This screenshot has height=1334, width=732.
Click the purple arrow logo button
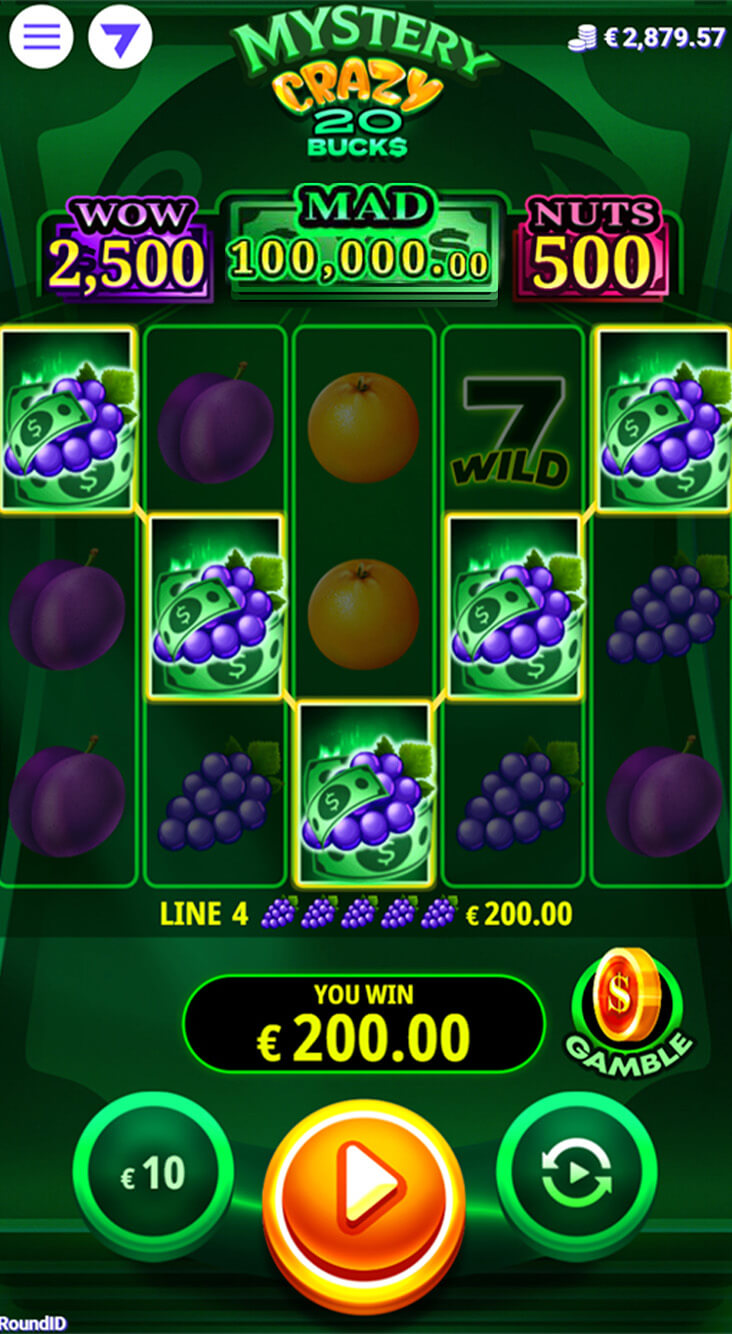(x=120, y=37)
